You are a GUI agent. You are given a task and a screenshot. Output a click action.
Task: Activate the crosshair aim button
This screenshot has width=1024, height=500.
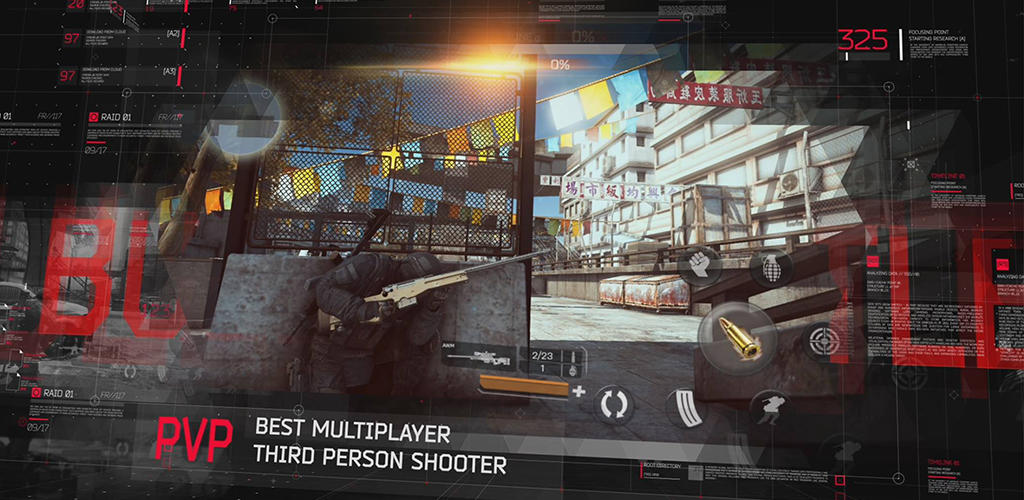[821, 341]
